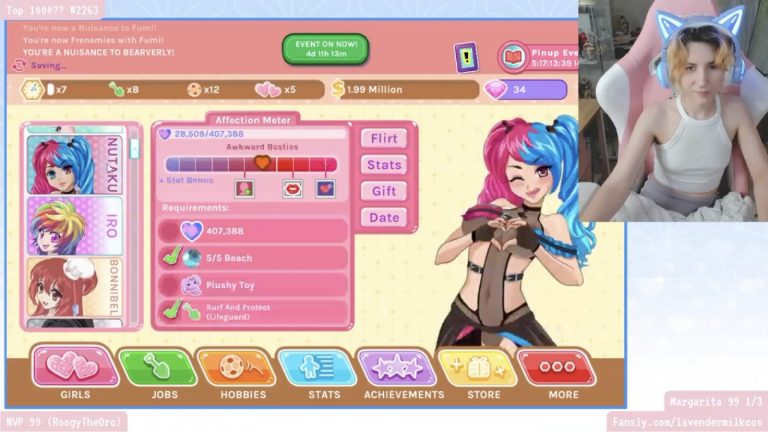Click the girl list scrollbar

[135, 150]
